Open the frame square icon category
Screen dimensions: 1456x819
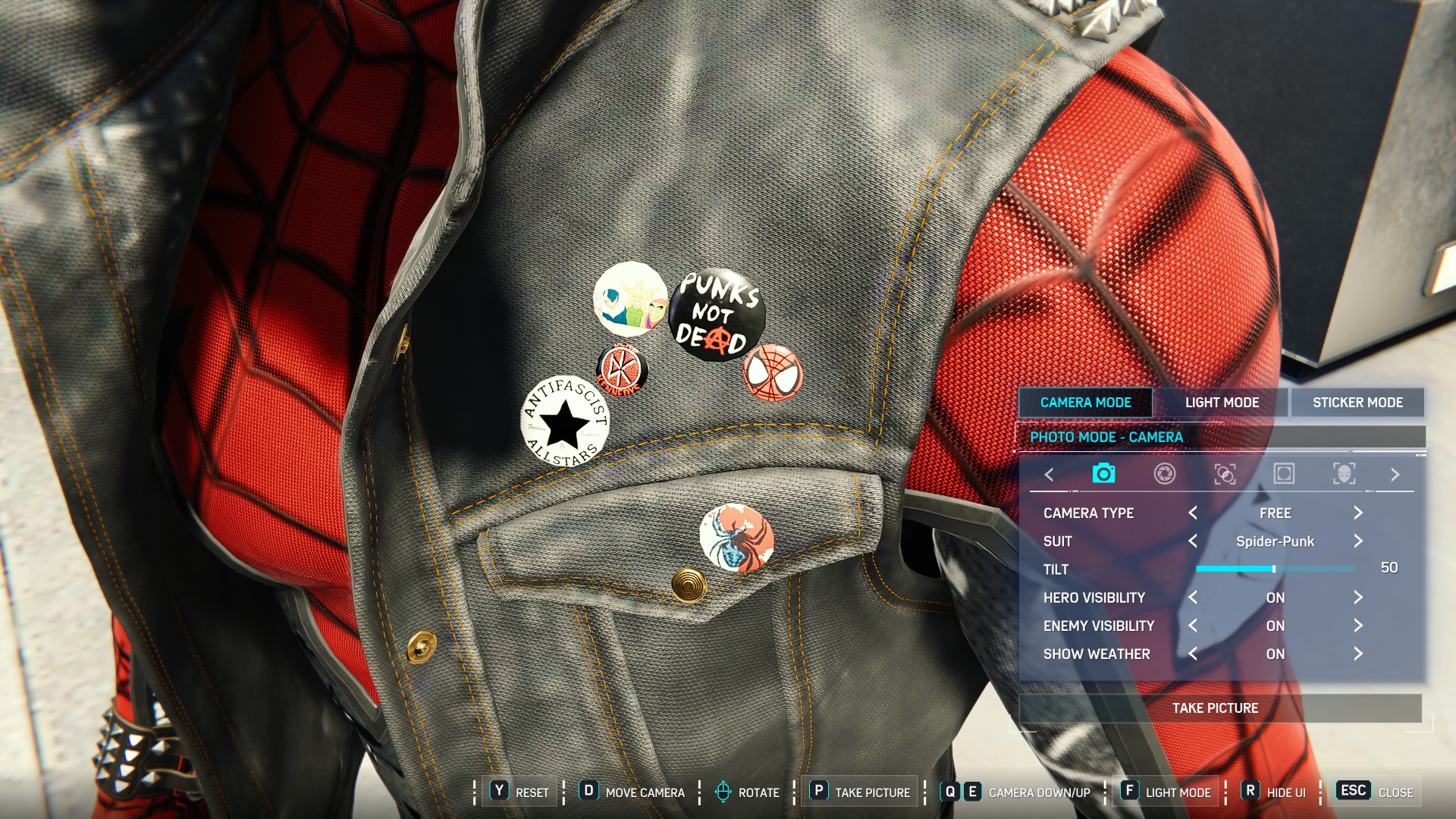click(1284, 474)
